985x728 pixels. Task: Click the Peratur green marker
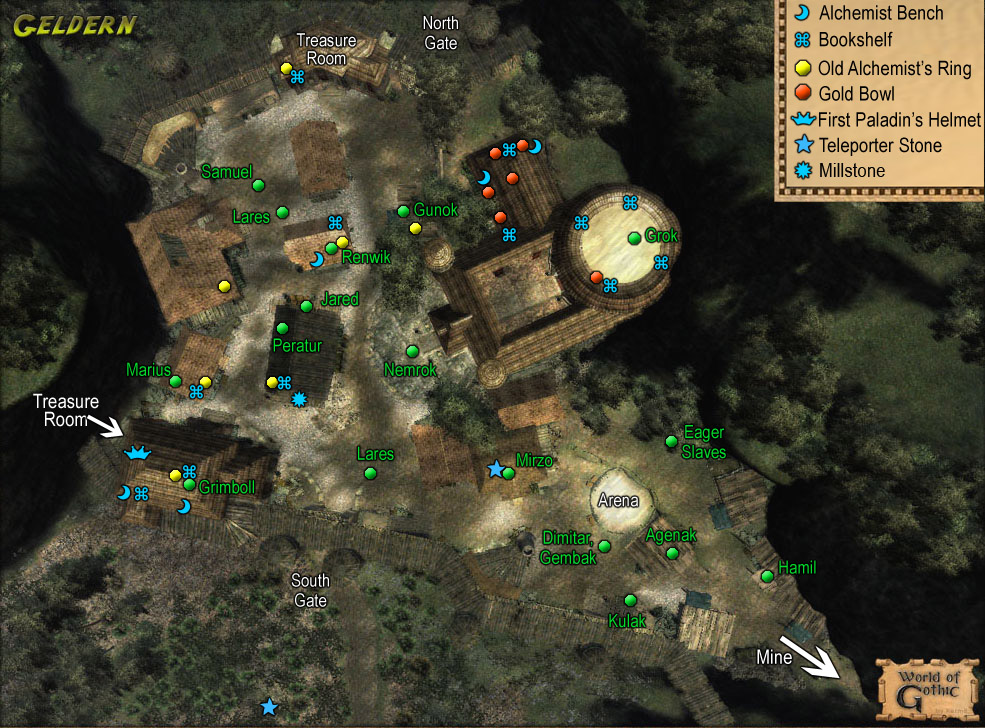coord(282,328)
